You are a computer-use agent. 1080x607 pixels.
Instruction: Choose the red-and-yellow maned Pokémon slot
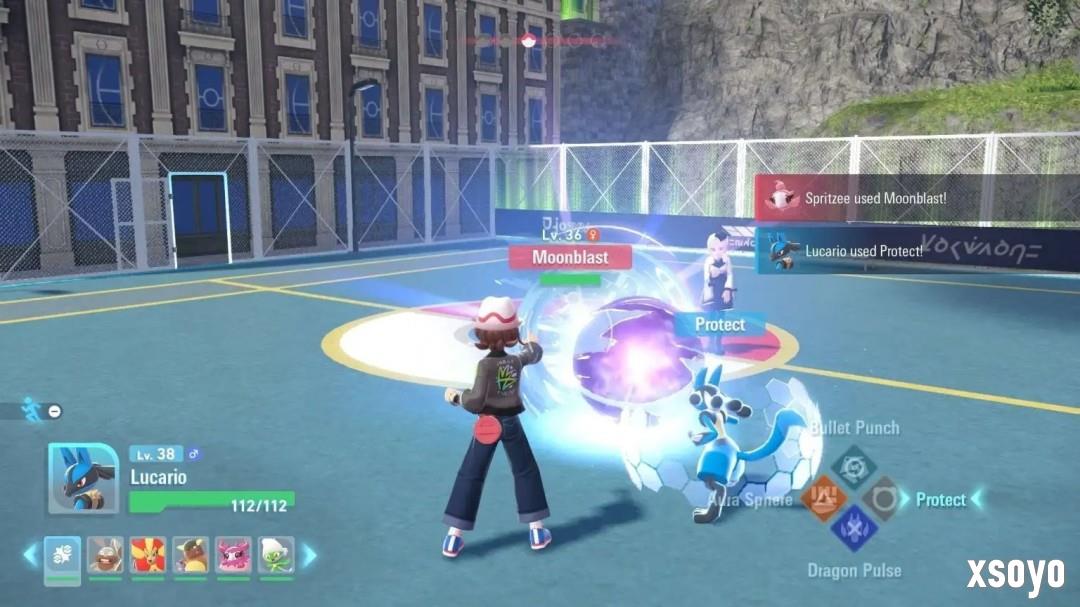[148, 555]
